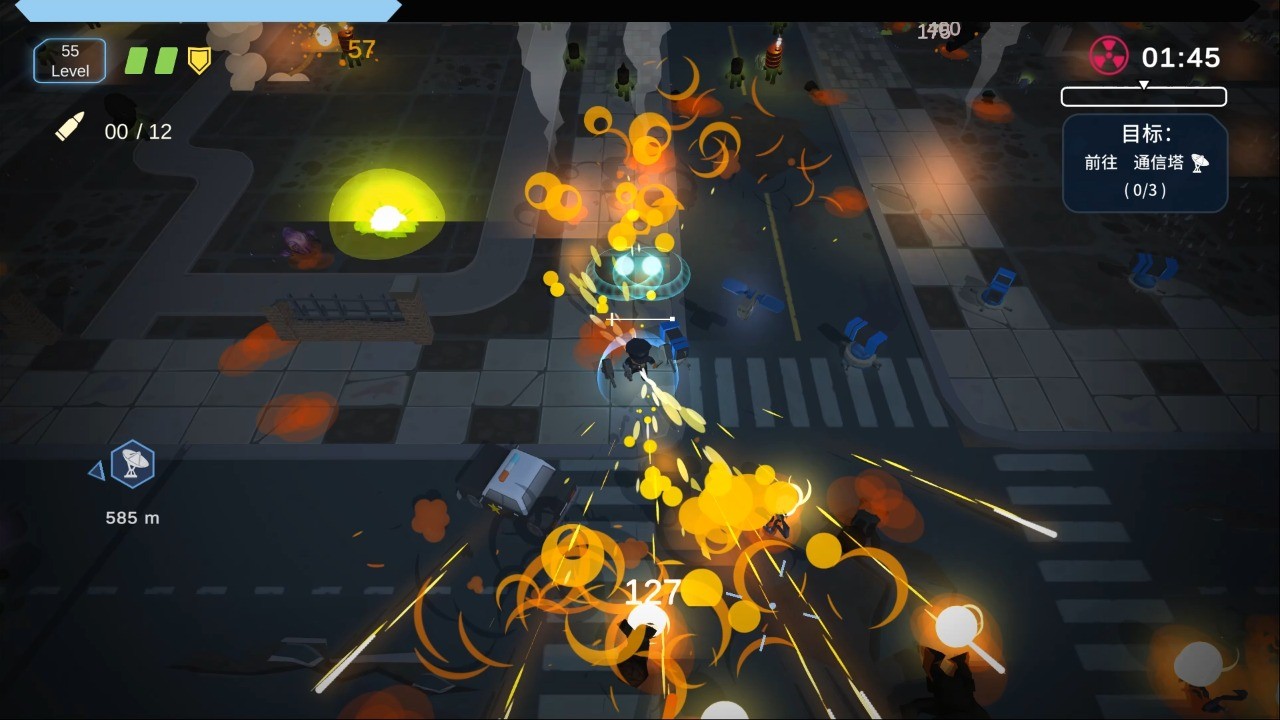The image size is (1280, 720).
Task: Select the yellow shield icon
Action: [200, 61]
